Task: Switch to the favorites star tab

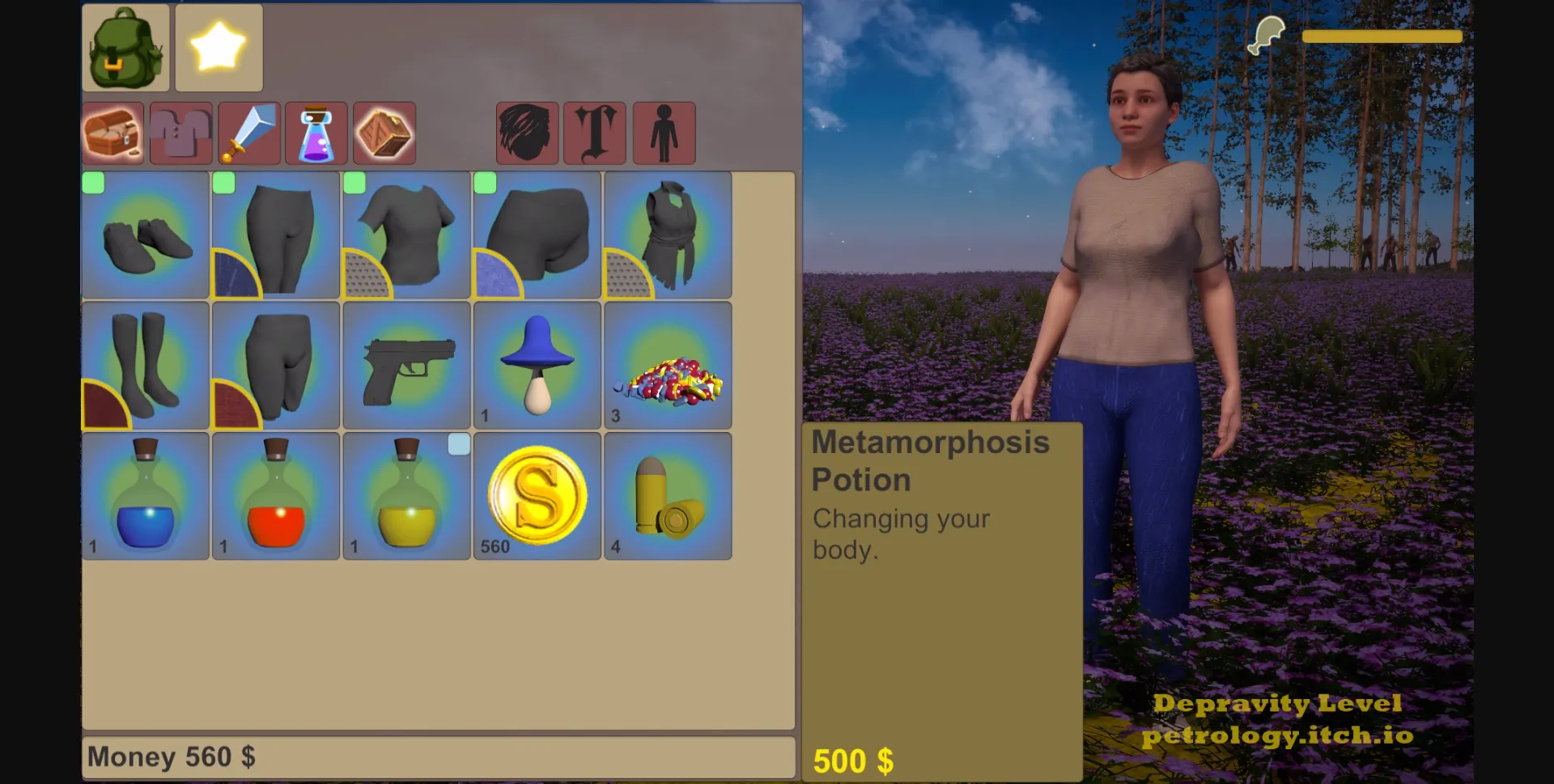Action: (x=218, y=47)
